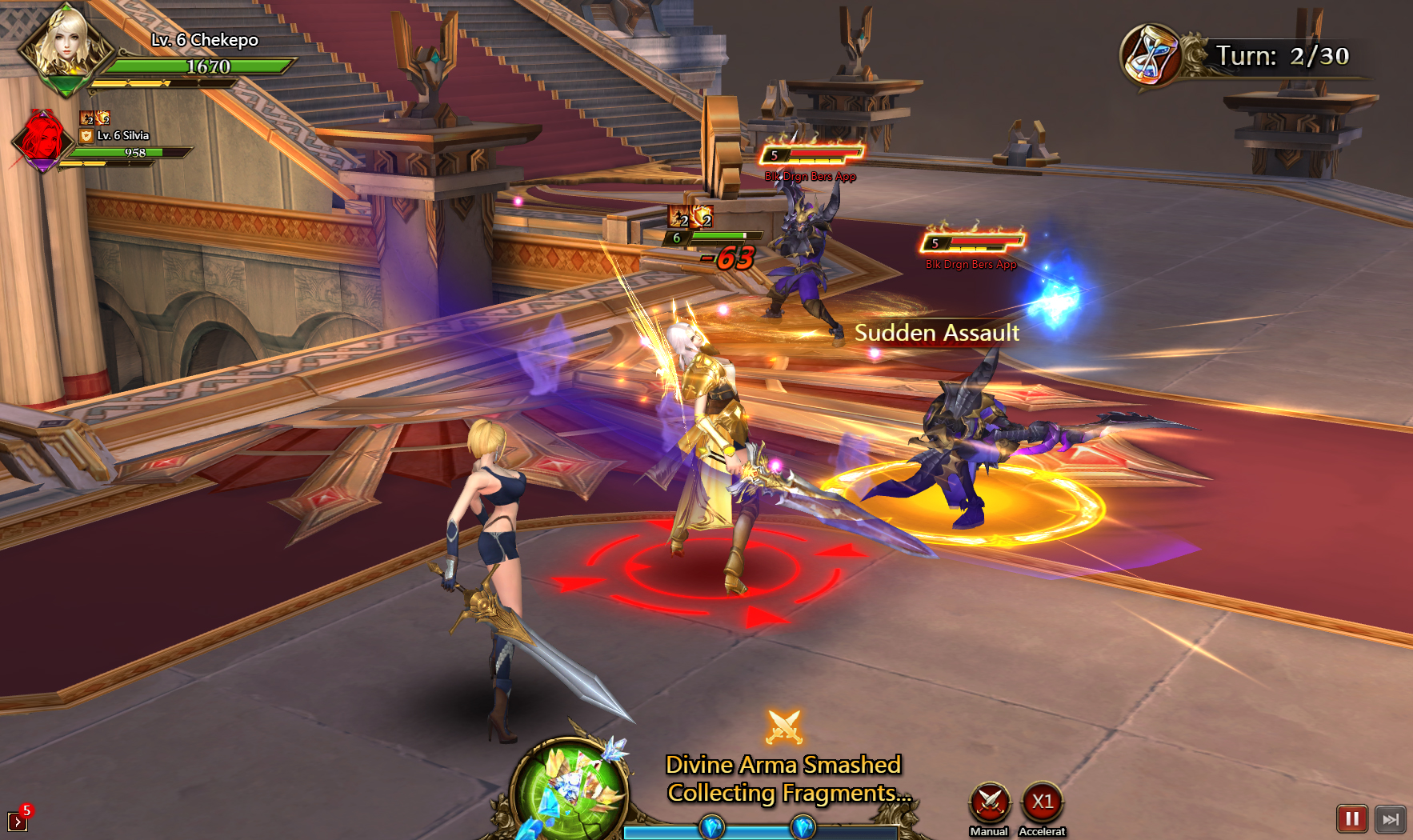Inspect Silvia's attack buff icon

[86, 118]
